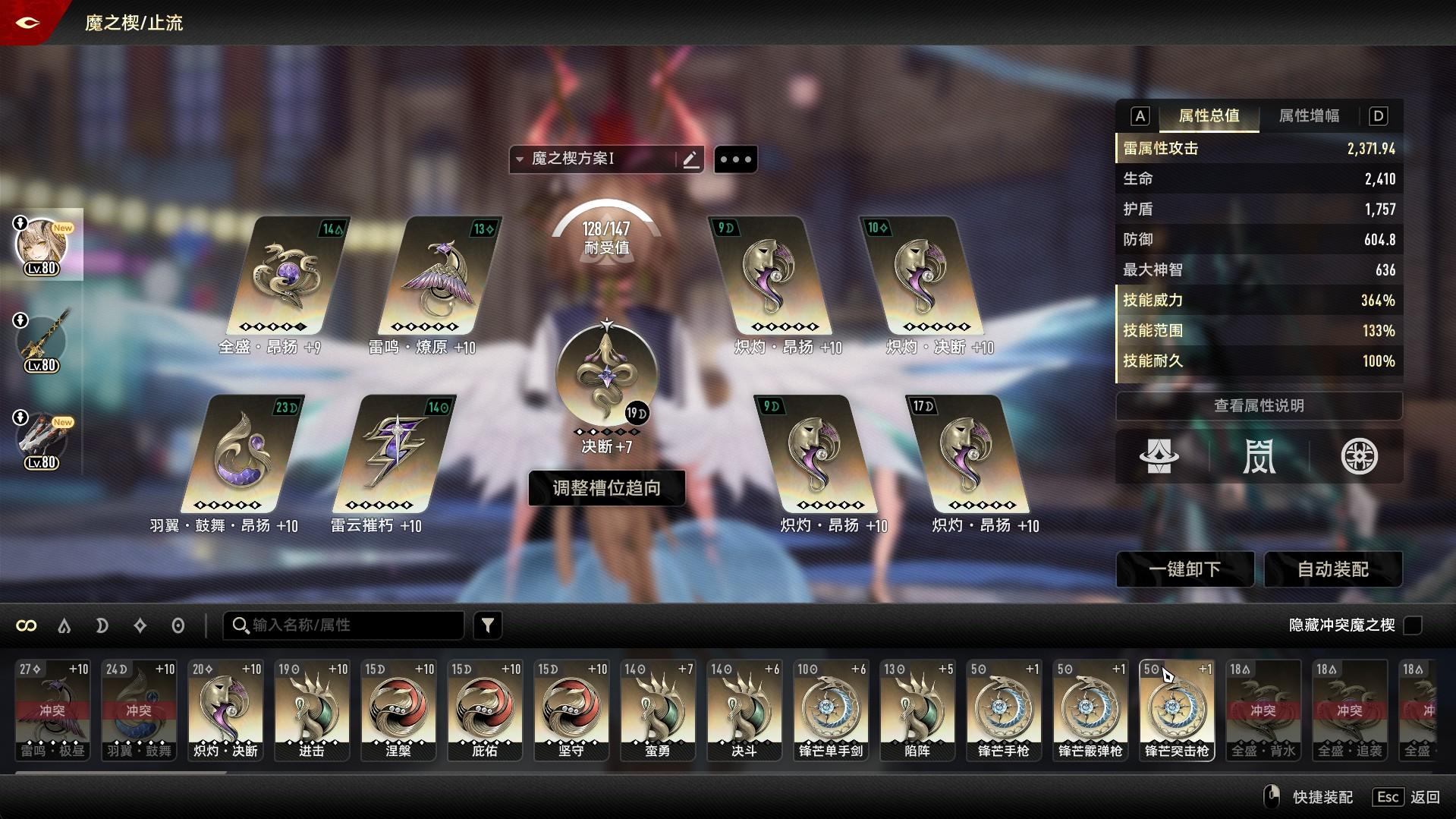Go back using the top-left logo button
Image resolution: width=1456 pixels, height=819 pixels.
[x=27, y=23]
